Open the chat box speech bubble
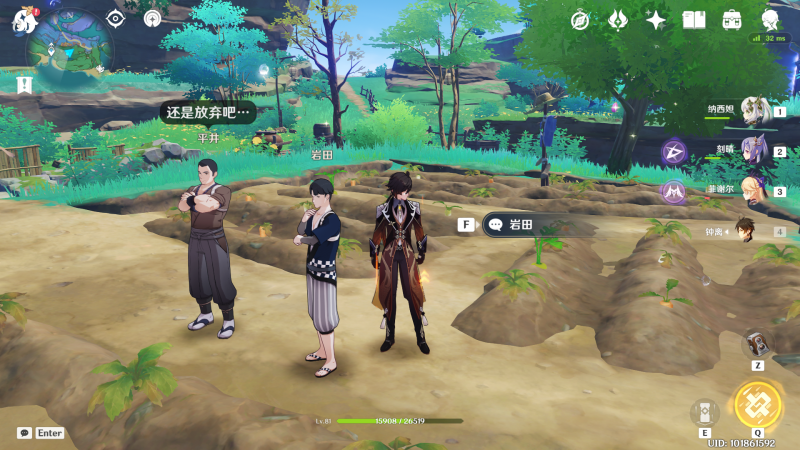Screen dimensions: 800x450 coord(24,433)
